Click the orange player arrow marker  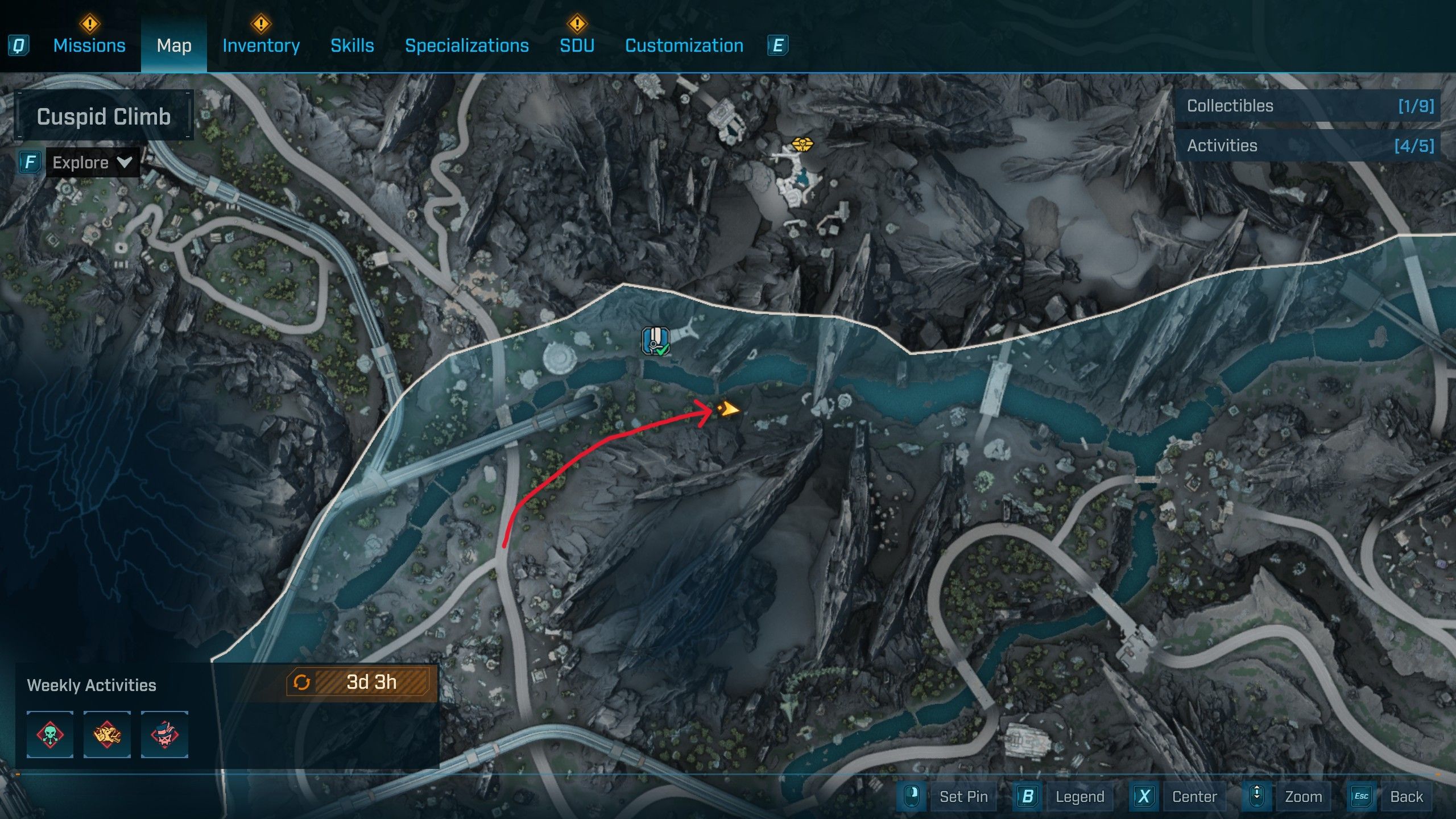coord(727,409)
